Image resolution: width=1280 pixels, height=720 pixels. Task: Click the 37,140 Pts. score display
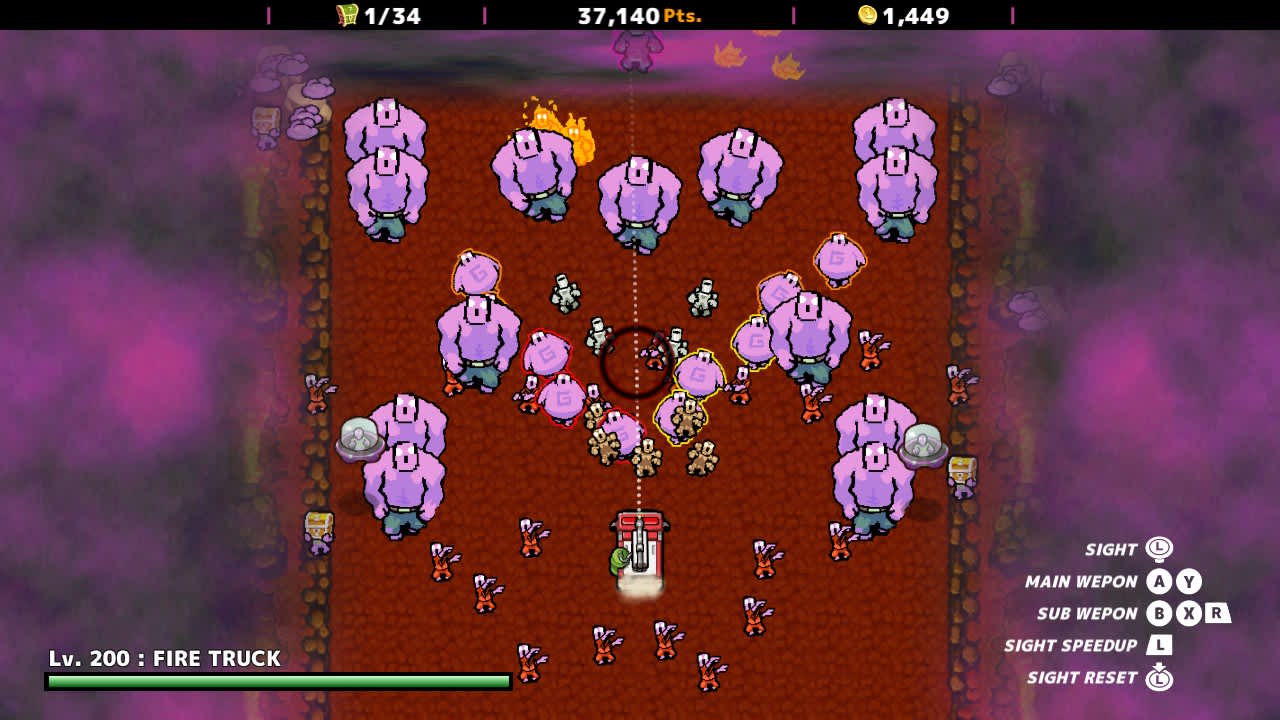pyautogui.click(x=640, y=15)
